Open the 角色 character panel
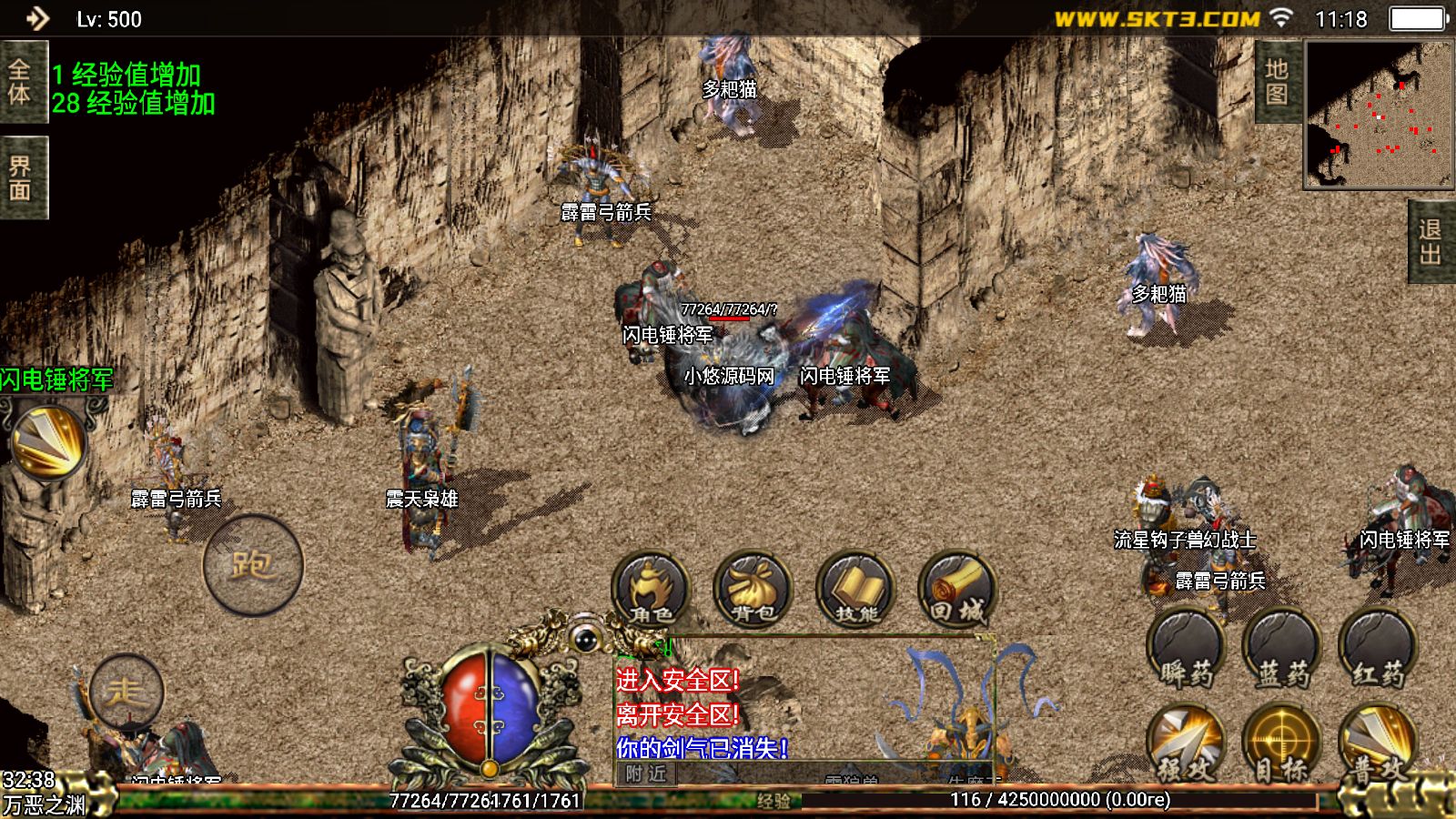Image resolution: width=1456 pixels, height=819 pixels. coord(651,590)
